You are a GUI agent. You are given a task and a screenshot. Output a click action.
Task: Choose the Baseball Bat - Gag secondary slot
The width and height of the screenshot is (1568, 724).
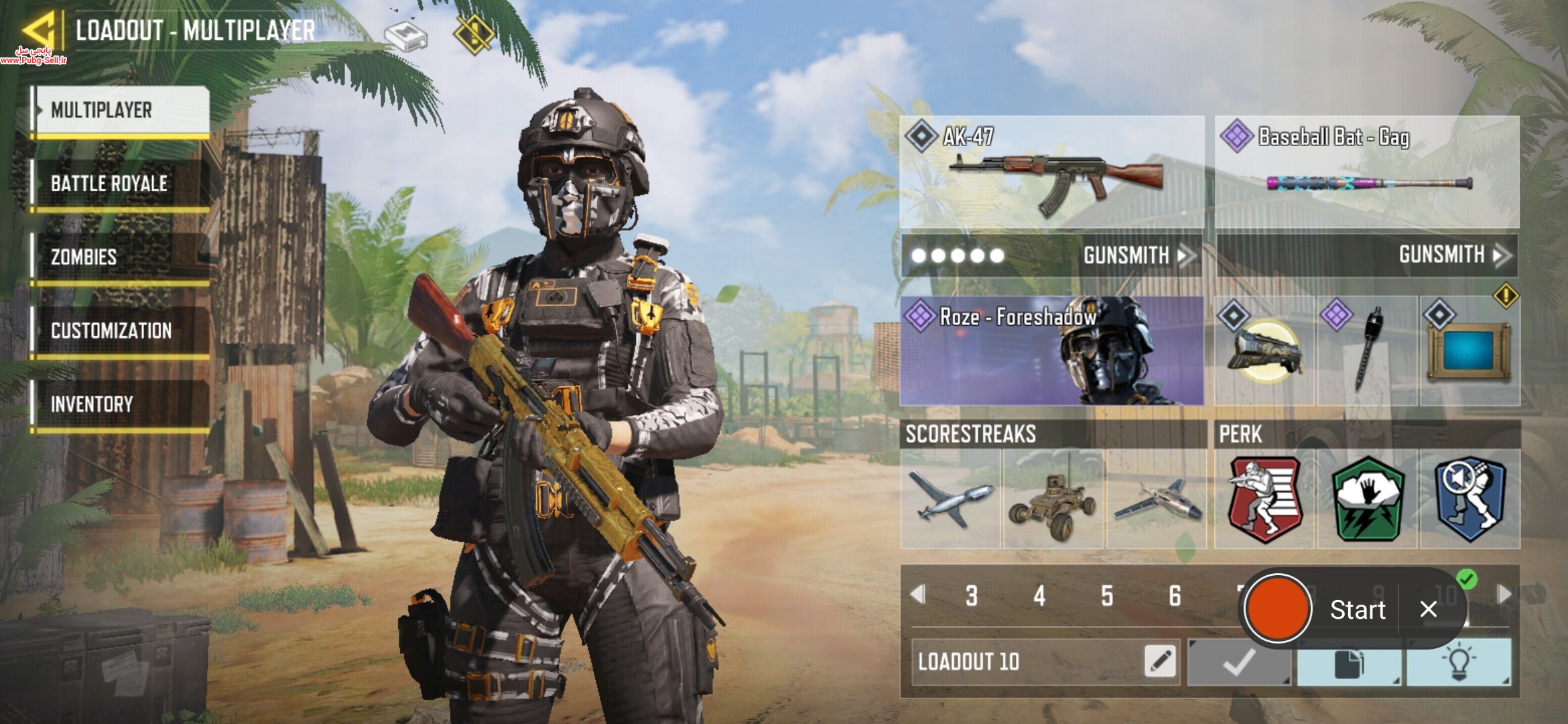[x=1367, y=173]
